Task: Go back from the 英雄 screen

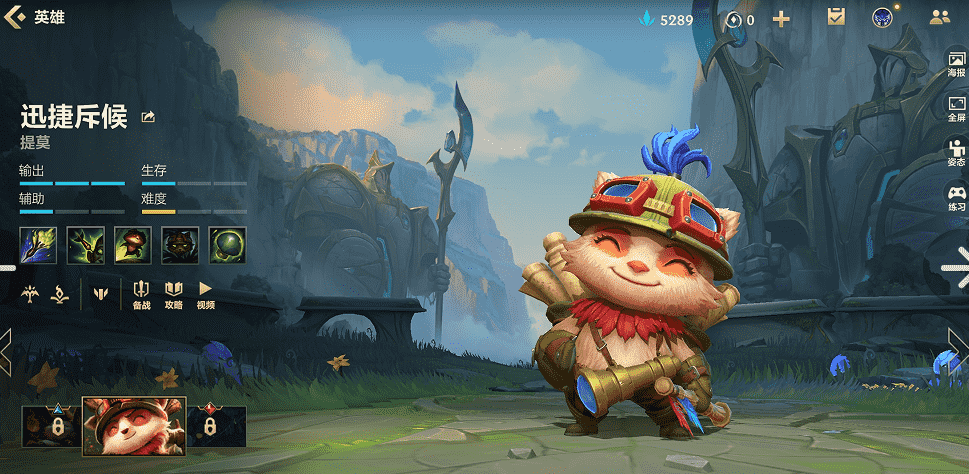Action: tap(15, 17)
